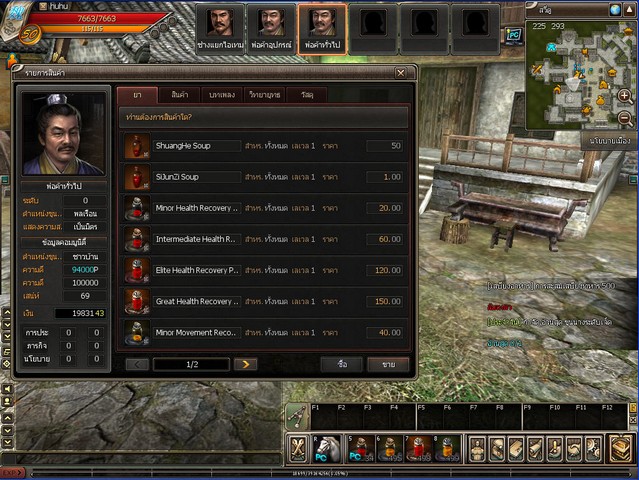This screenshot has width=639, height=480.
Task: Open the world map globe icon
Action: point(615,9)
